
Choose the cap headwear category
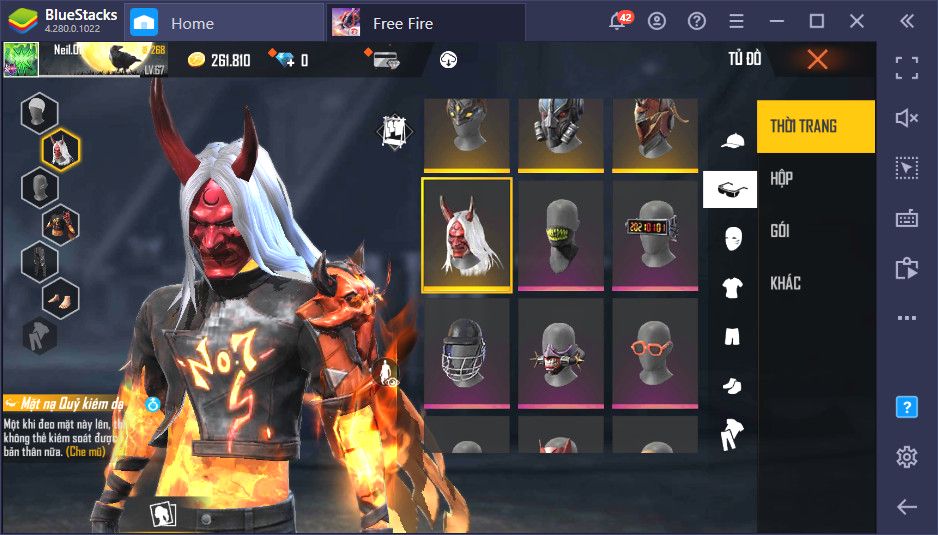731,140
